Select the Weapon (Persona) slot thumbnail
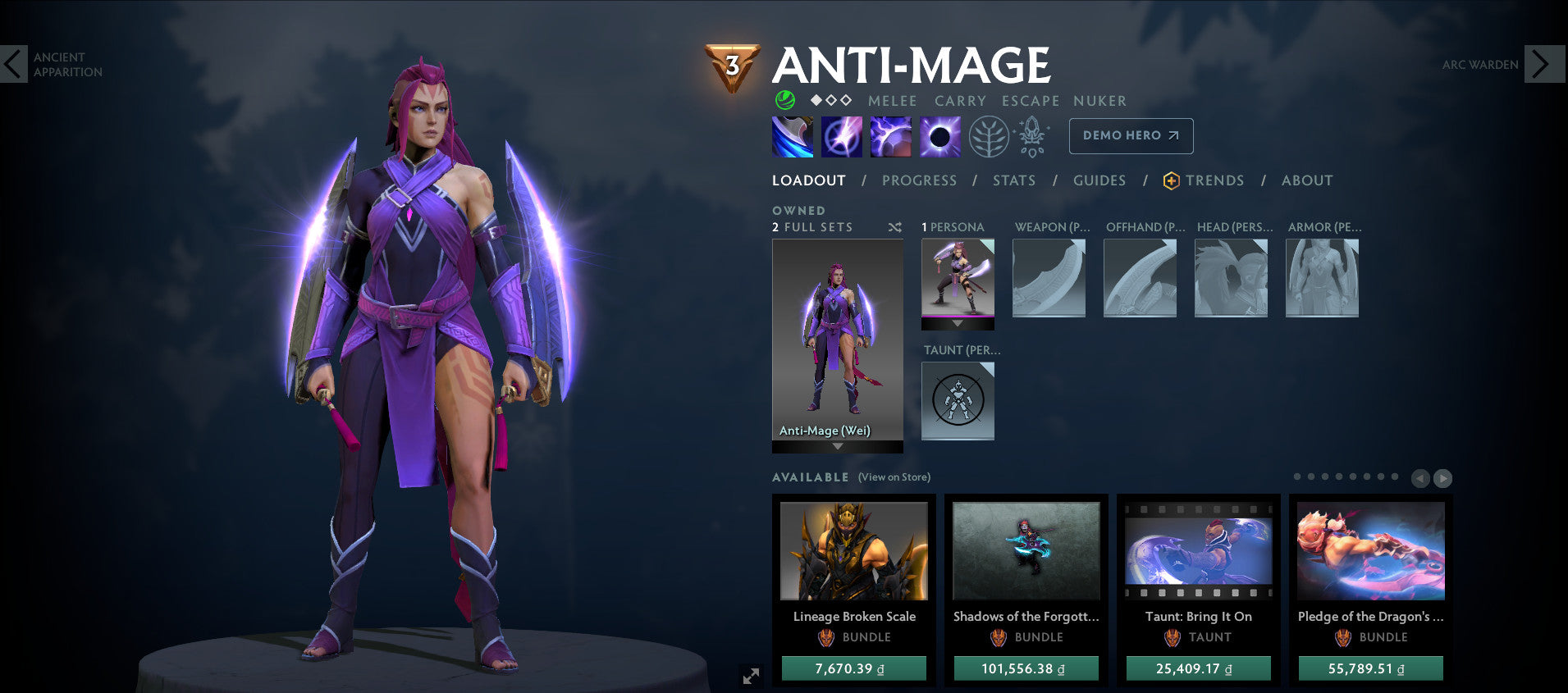 click(x=1049, y=277)
